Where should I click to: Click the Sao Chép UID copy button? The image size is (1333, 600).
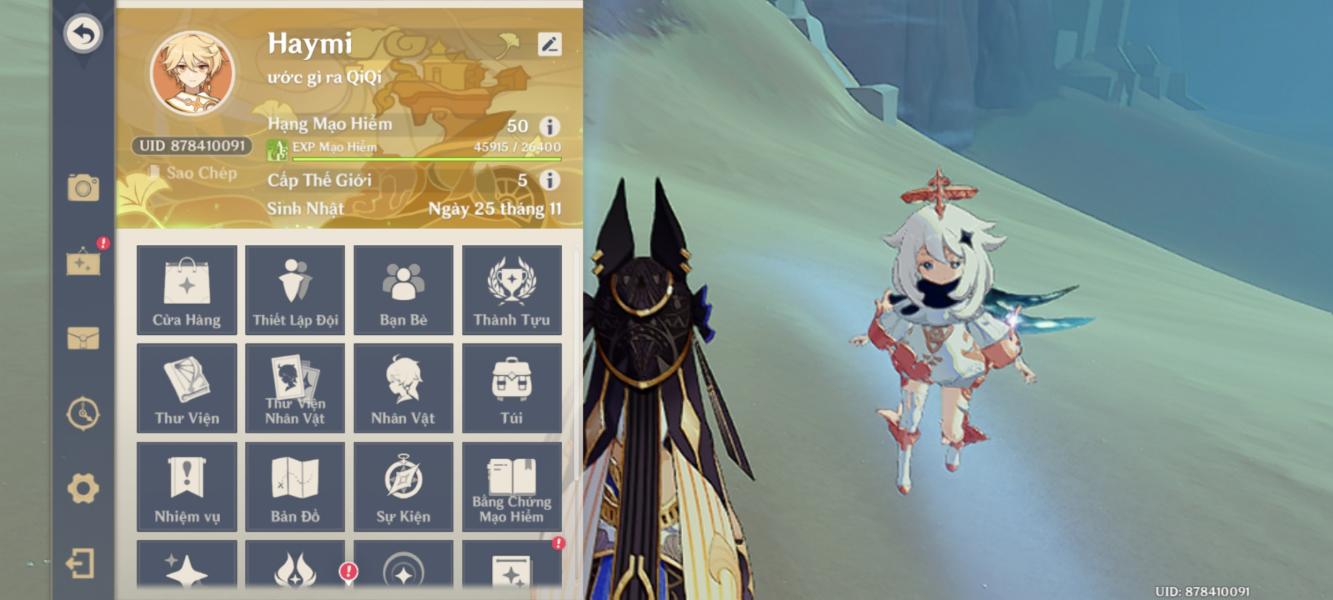[x=193, y=173]
